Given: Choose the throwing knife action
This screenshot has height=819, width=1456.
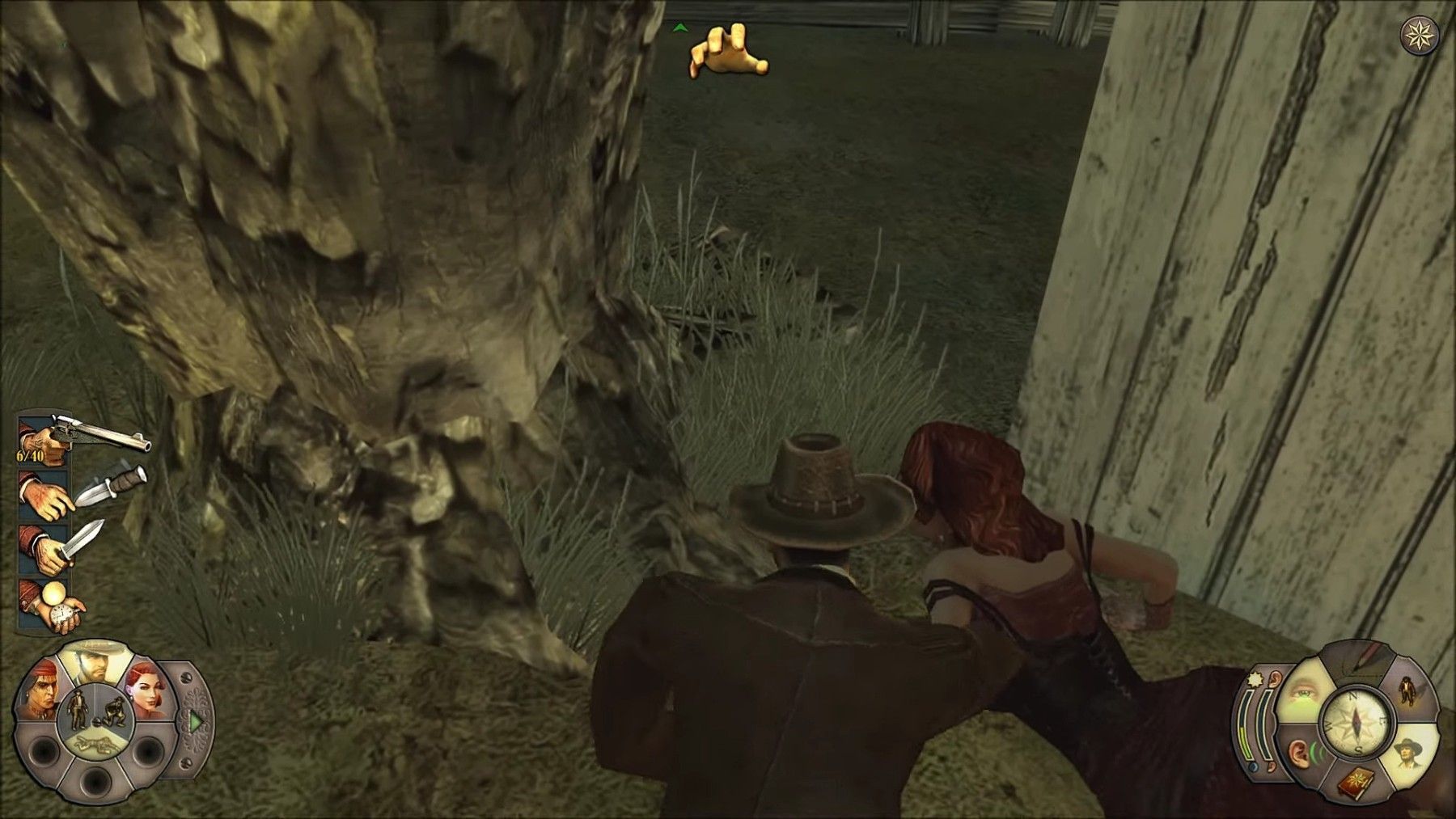Looking at the screenshot, I should [81, 492].
